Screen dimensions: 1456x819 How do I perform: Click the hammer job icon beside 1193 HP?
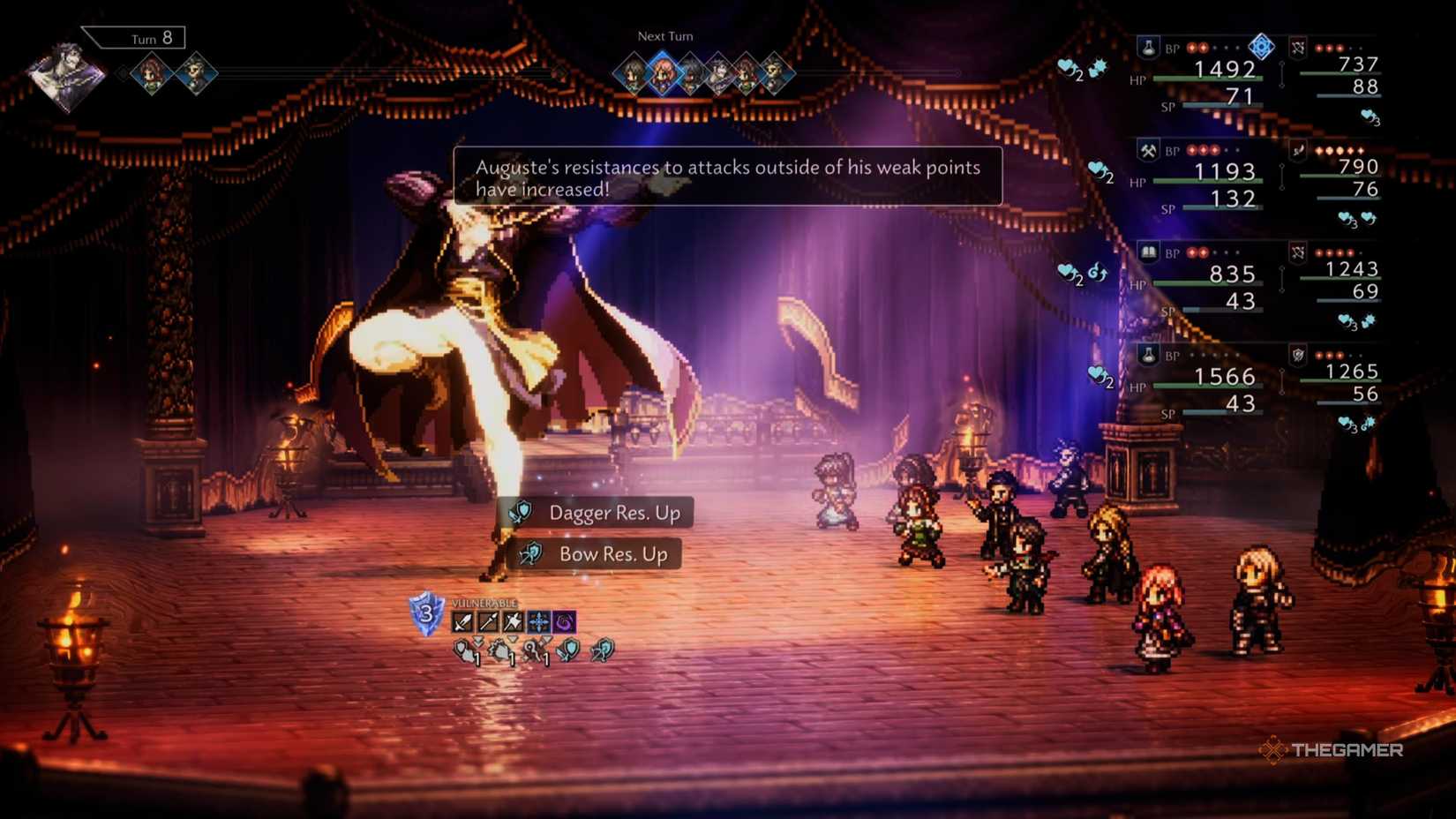(1148, 150)
